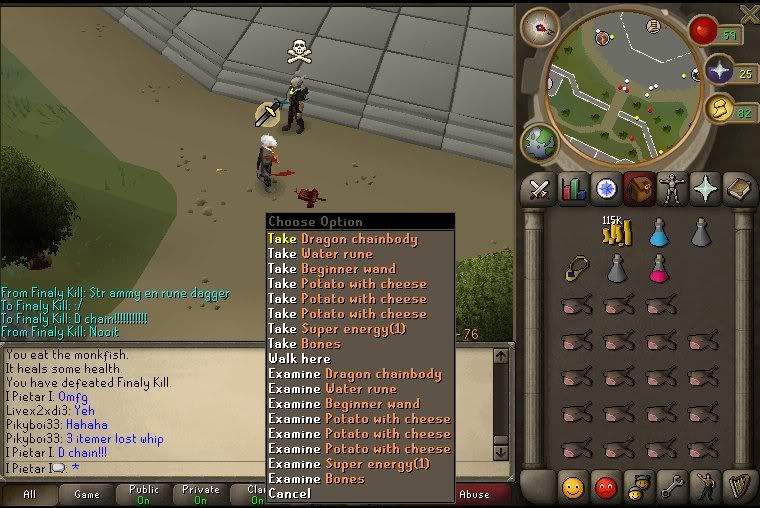760x508 pixels.
Task: Take the Dragon chainbody from the menu
Action: coord(342,239)
